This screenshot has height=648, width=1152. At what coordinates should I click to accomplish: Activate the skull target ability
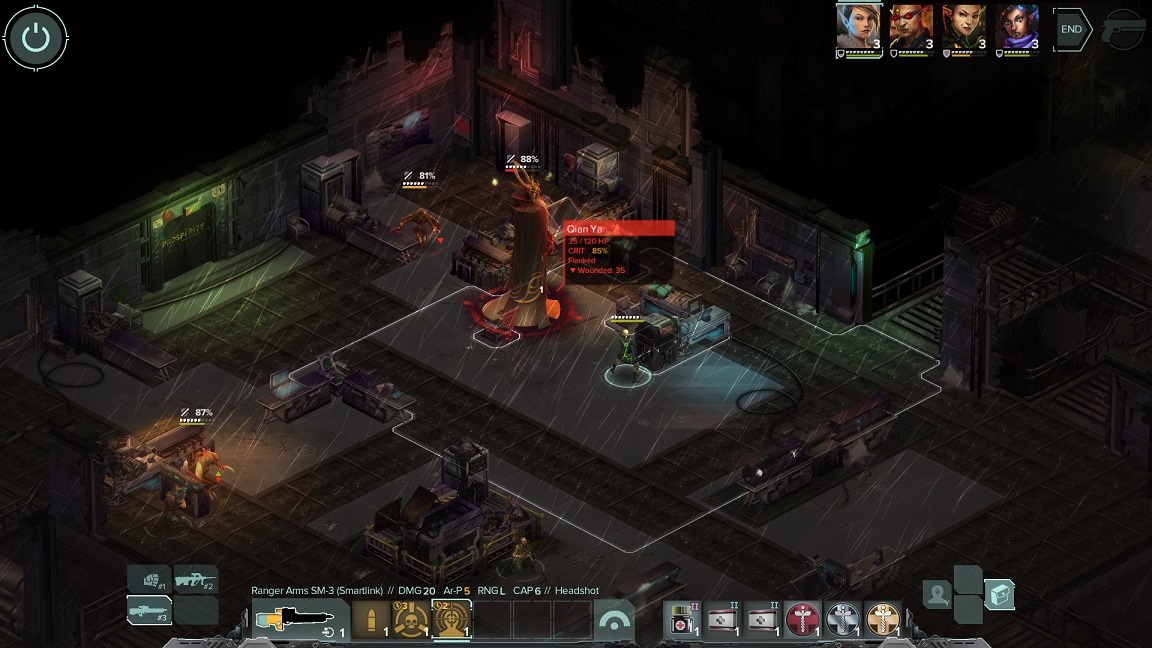(x=412, y=620)
